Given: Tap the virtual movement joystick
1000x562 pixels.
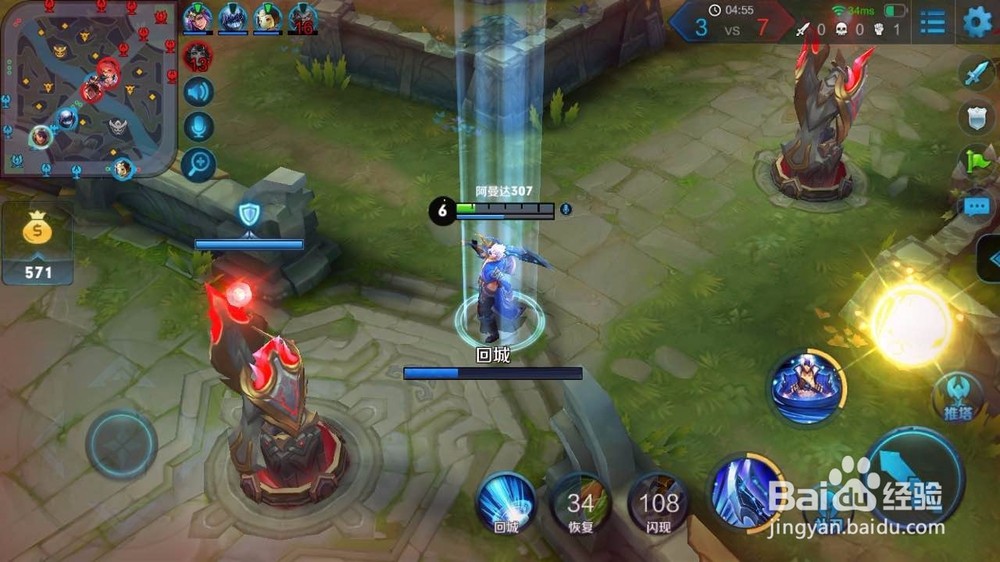Looking at the screenshot, I should (x=121, y=443).
